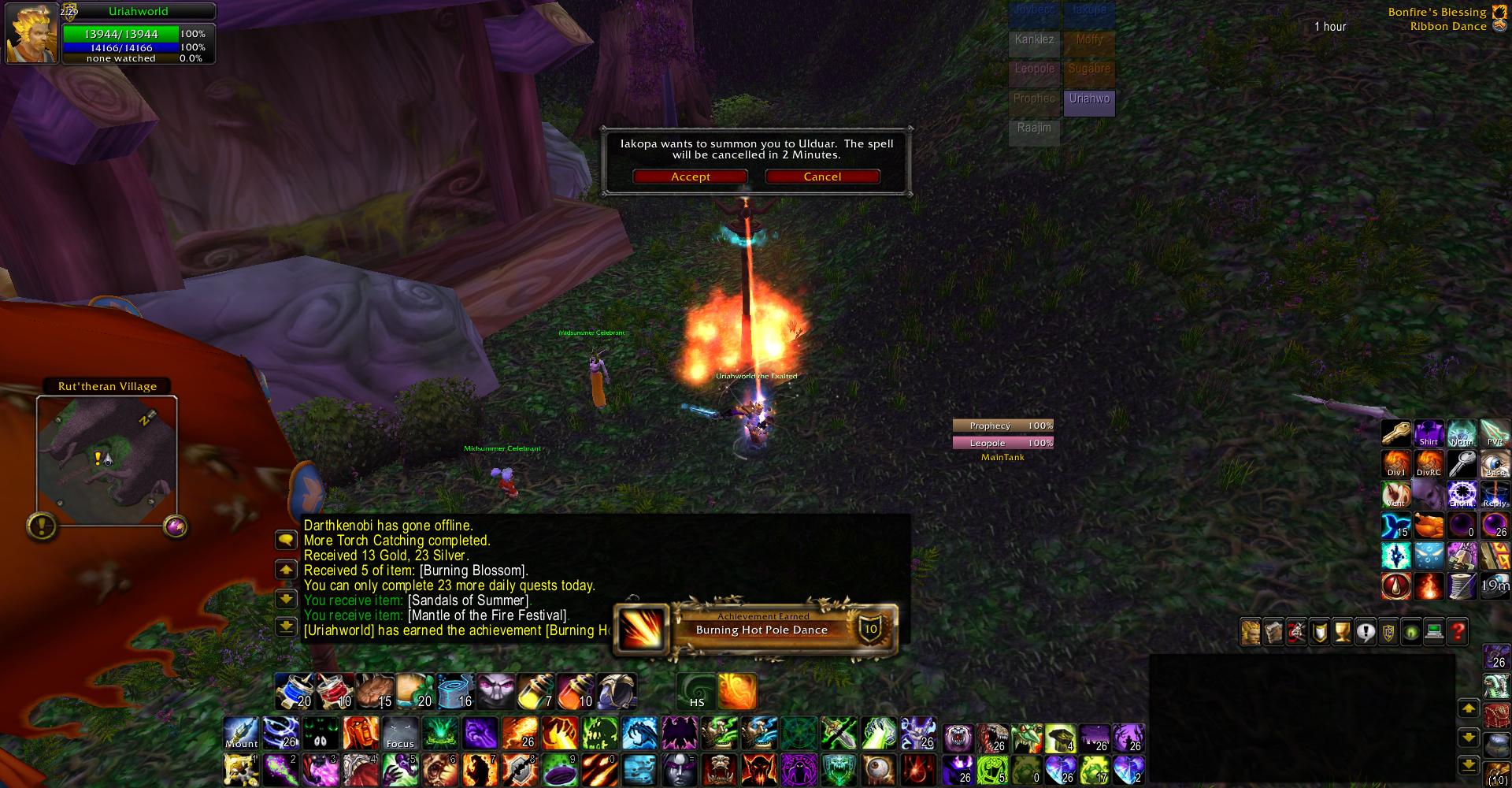Use the Hearthstone HS action button
This screenshot has width=1512, height=788.
(696, 691)
